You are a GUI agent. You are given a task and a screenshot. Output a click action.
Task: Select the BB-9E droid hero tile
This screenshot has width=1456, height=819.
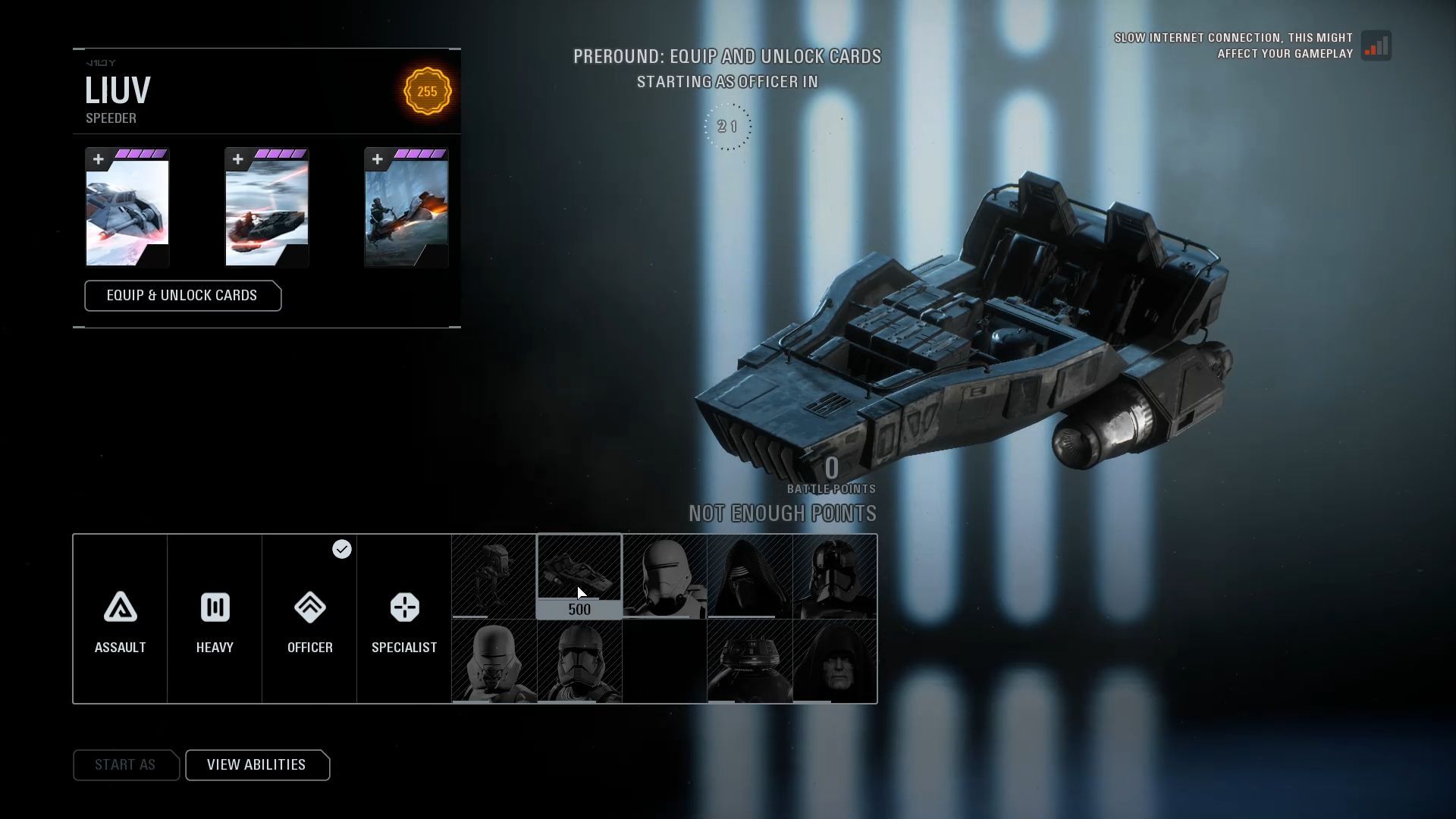click(750, 661)
